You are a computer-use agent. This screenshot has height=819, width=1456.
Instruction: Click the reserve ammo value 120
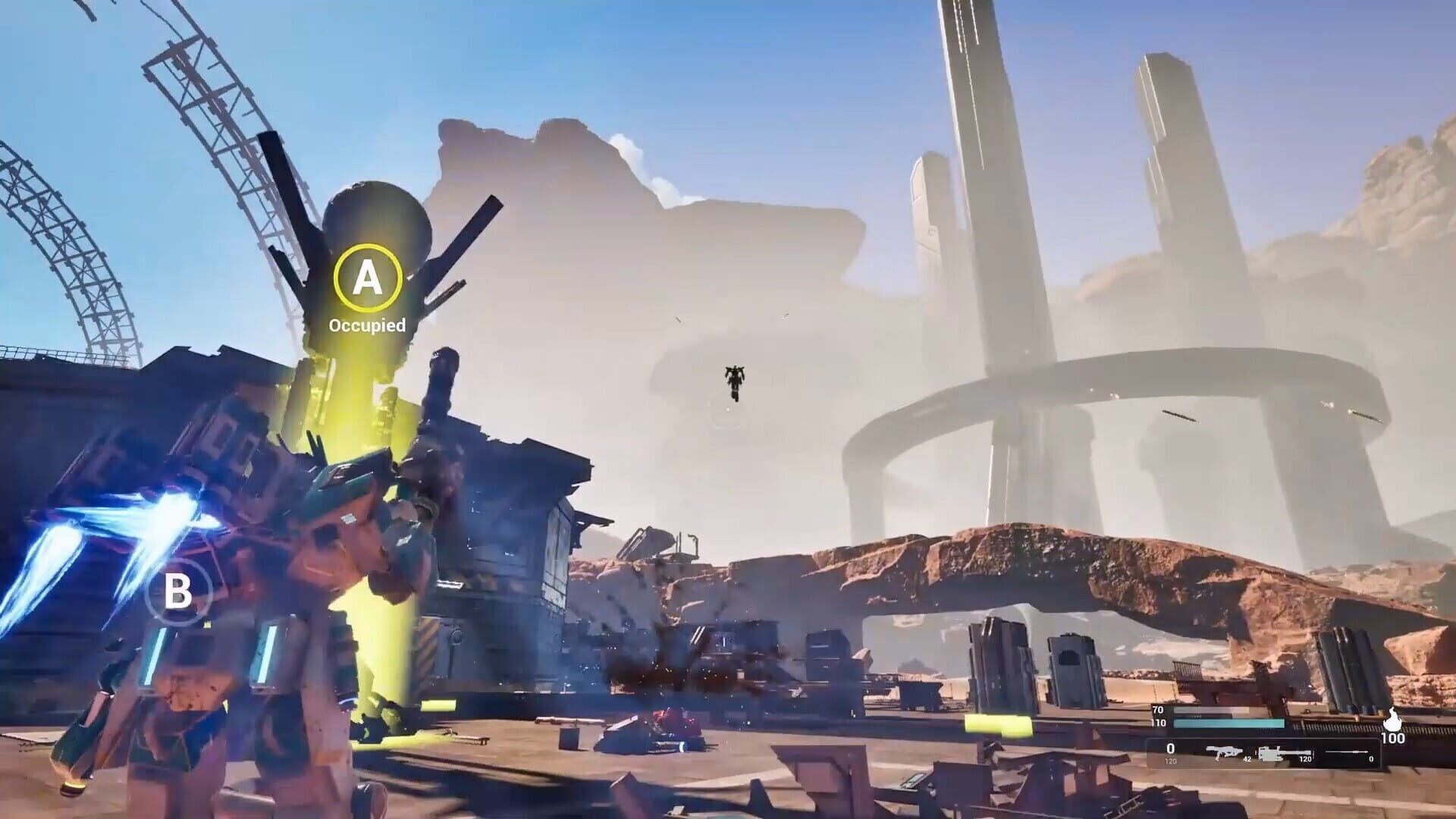click(x=1171, y=760)
